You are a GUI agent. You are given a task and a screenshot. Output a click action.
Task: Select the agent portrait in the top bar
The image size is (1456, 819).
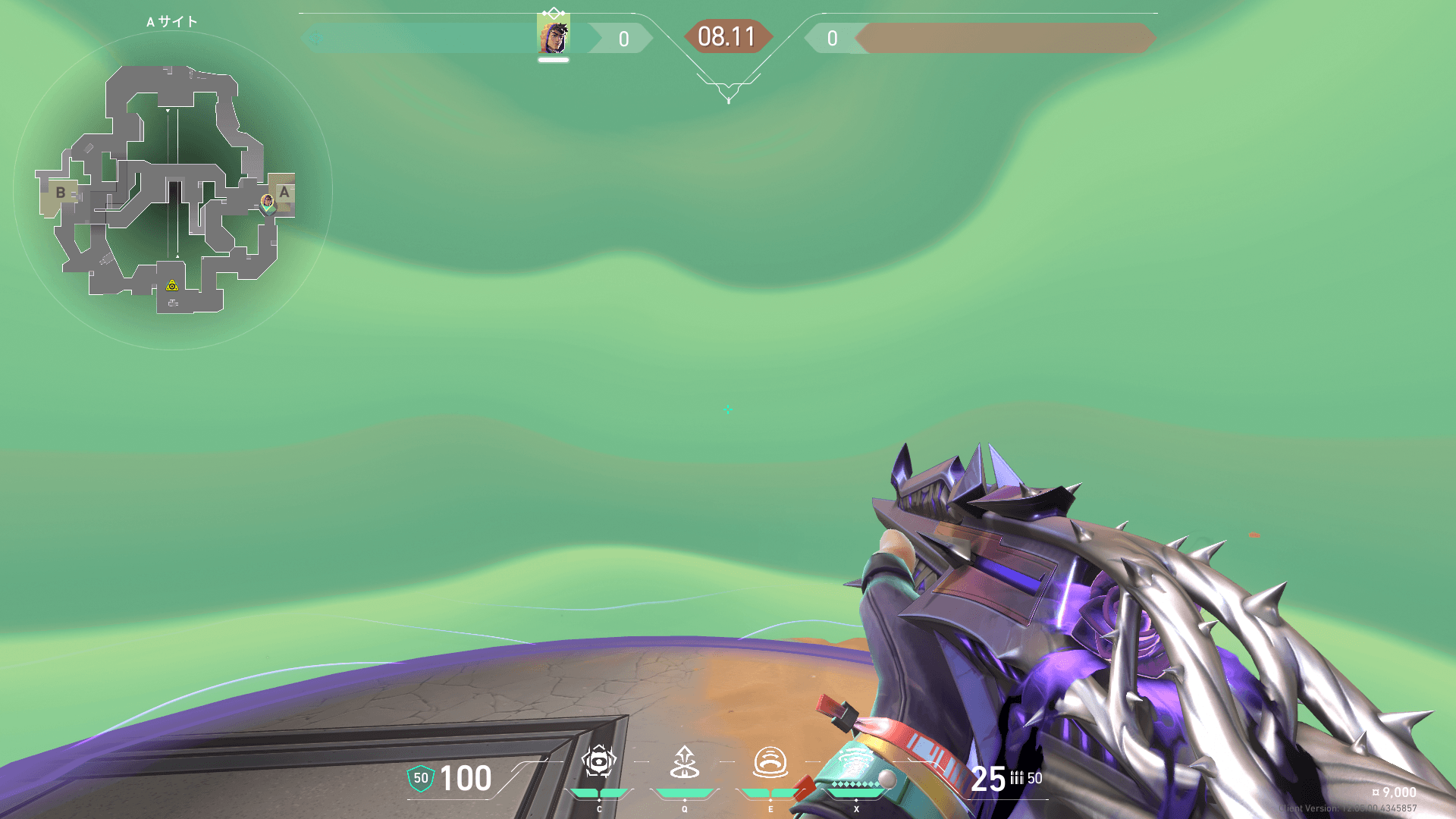click(553, 36)
